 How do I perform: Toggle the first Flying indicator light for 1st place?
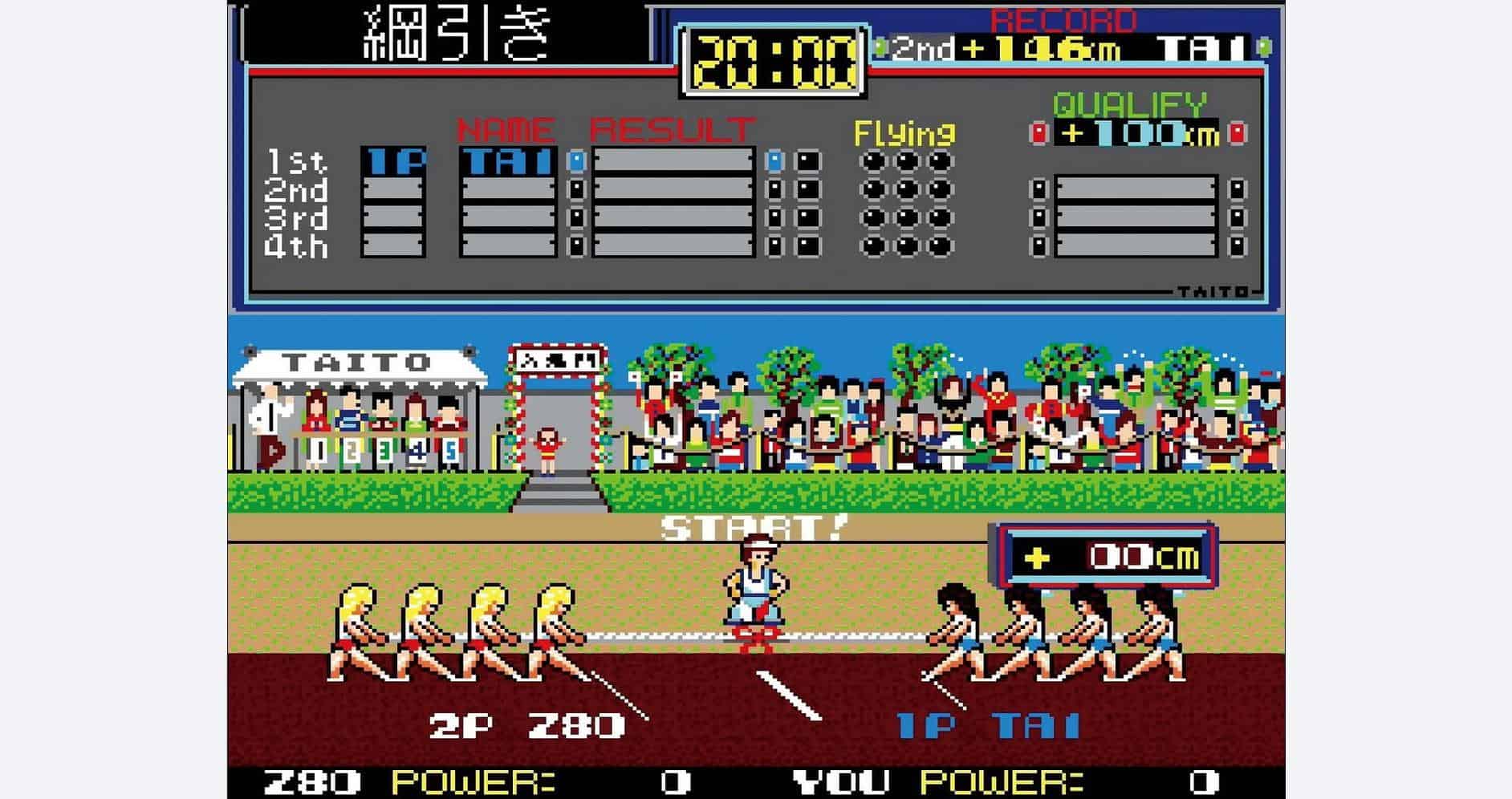[x=872, y=160]
